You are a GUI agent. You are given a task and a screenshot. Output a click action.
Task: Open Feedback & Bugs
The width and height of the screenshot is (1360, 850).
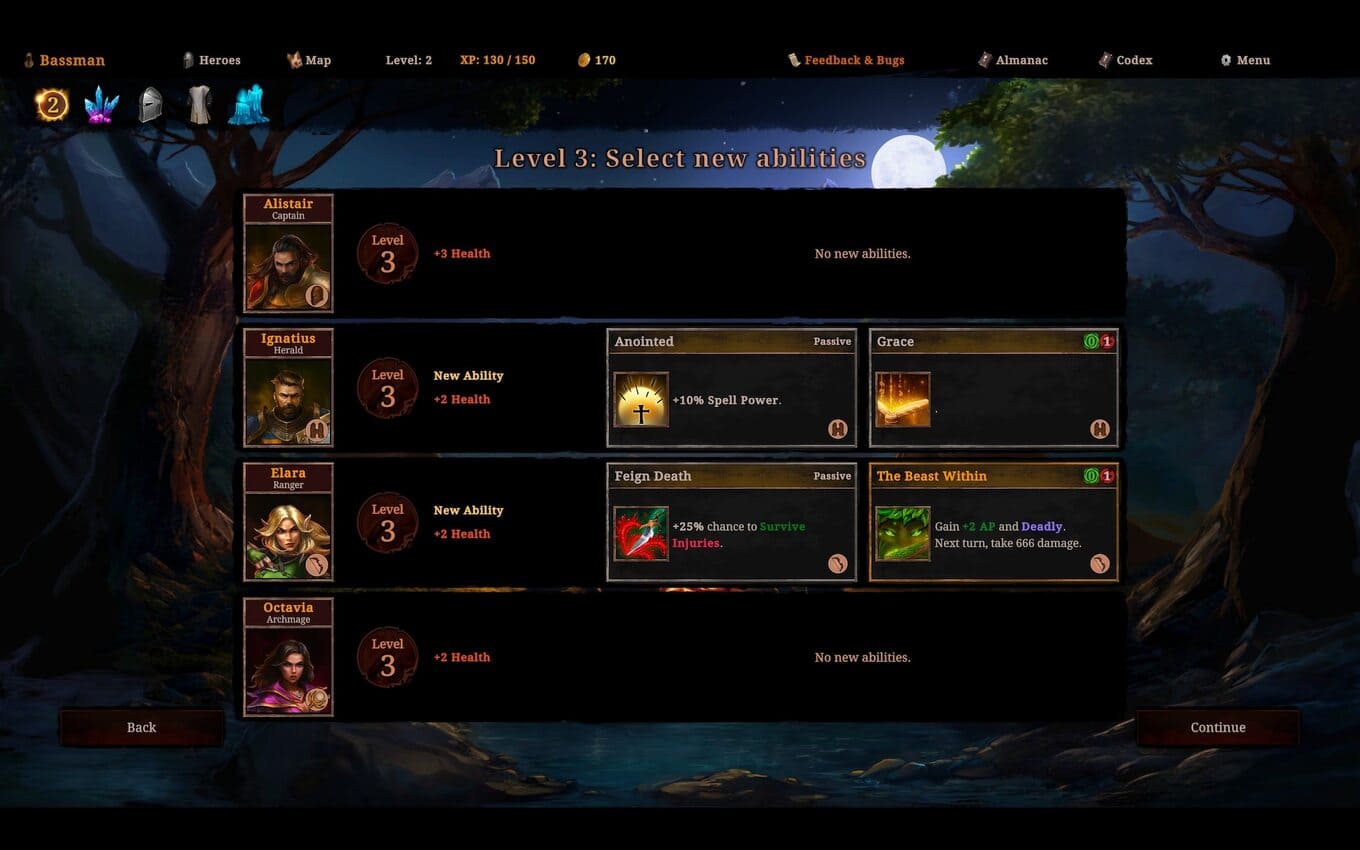[x=846, y=60]
